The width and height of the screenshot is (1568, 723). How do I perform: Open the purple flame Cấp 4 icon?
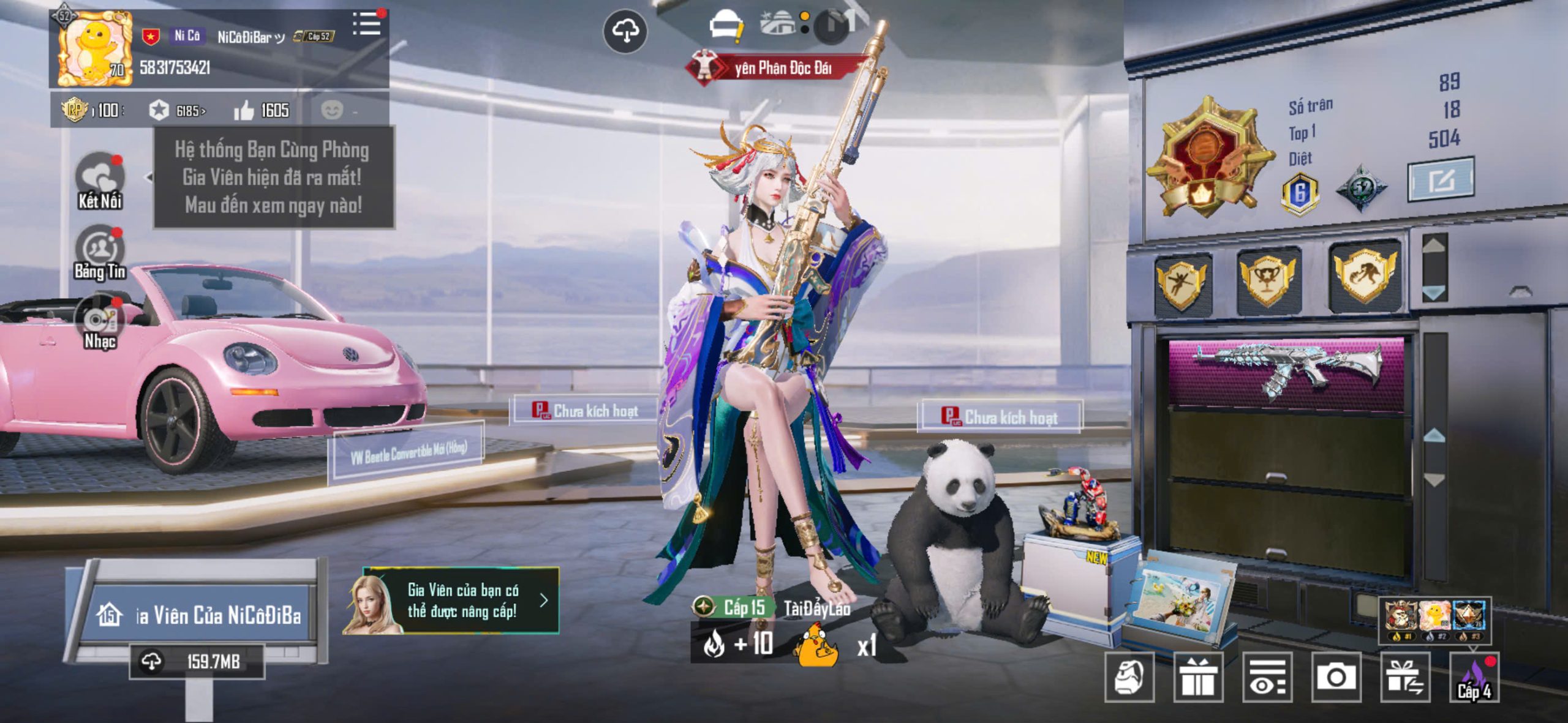pyautogui.click(x=1474, y=677)
